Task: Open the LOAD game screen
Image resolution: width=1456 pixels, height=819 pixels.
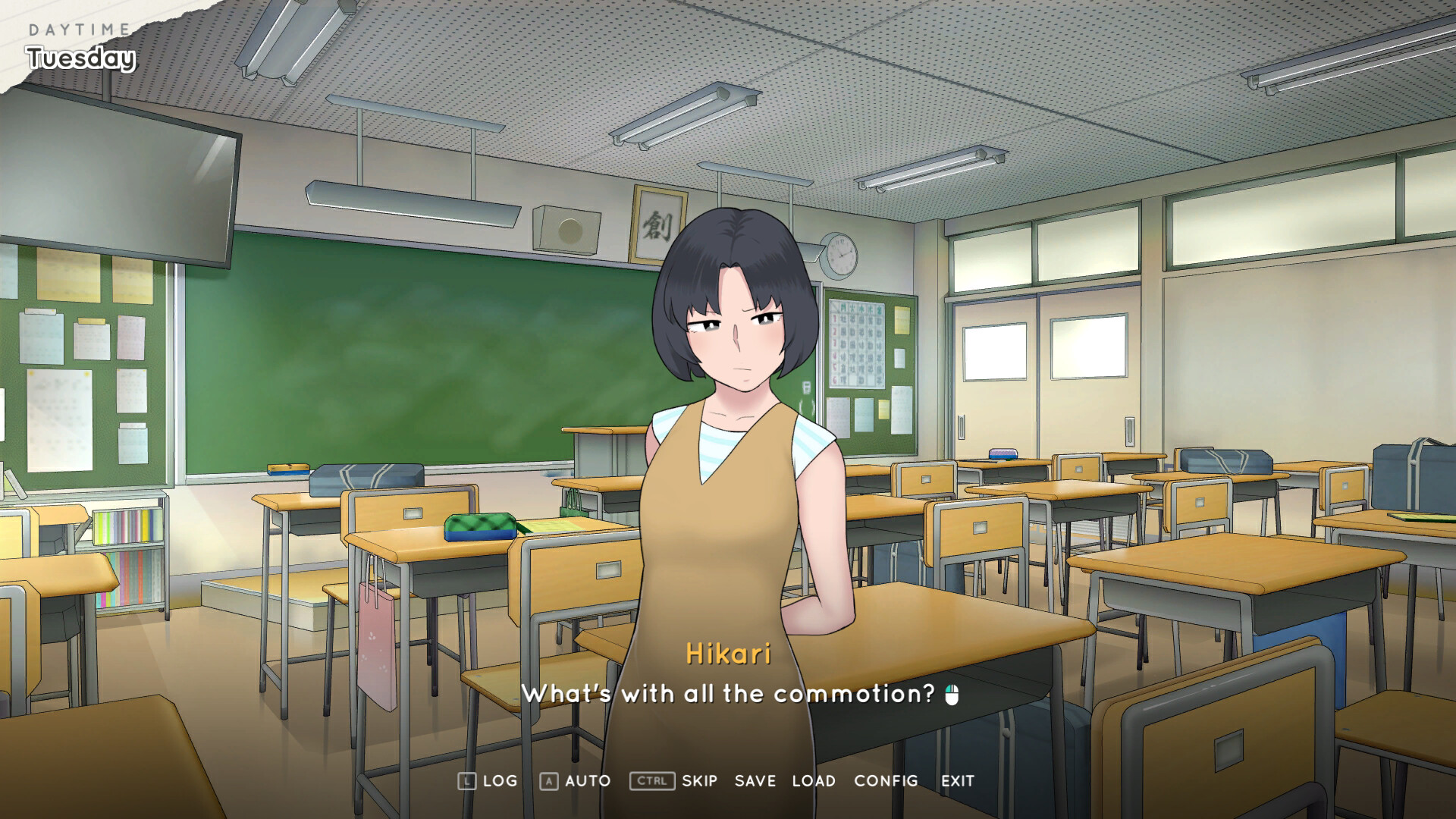Action: pyautogui.click(x=813, y=780)
